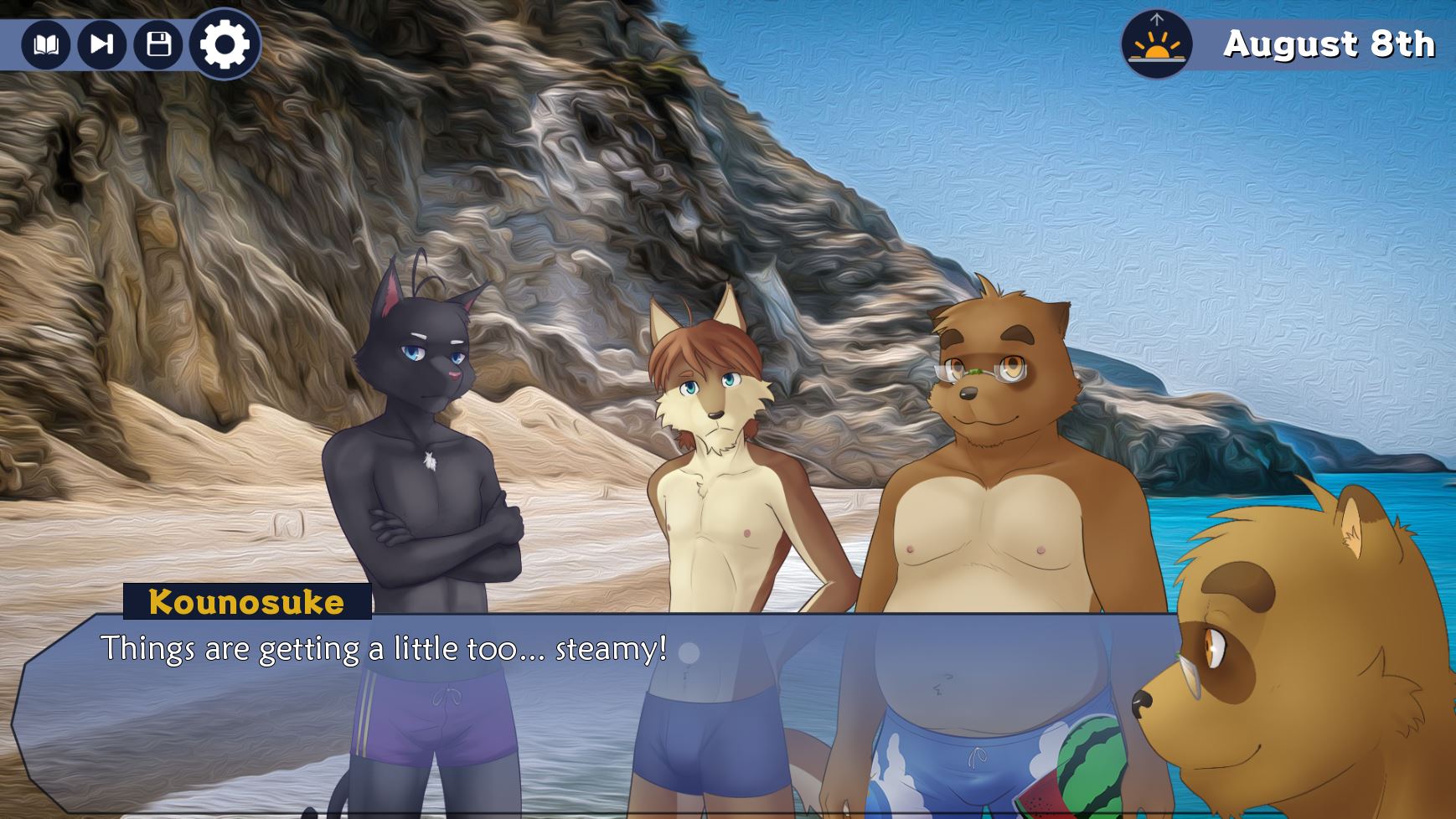The image size is (1456, 819).
Task: Open the save menu floppy icon
Action: point(158,44)
